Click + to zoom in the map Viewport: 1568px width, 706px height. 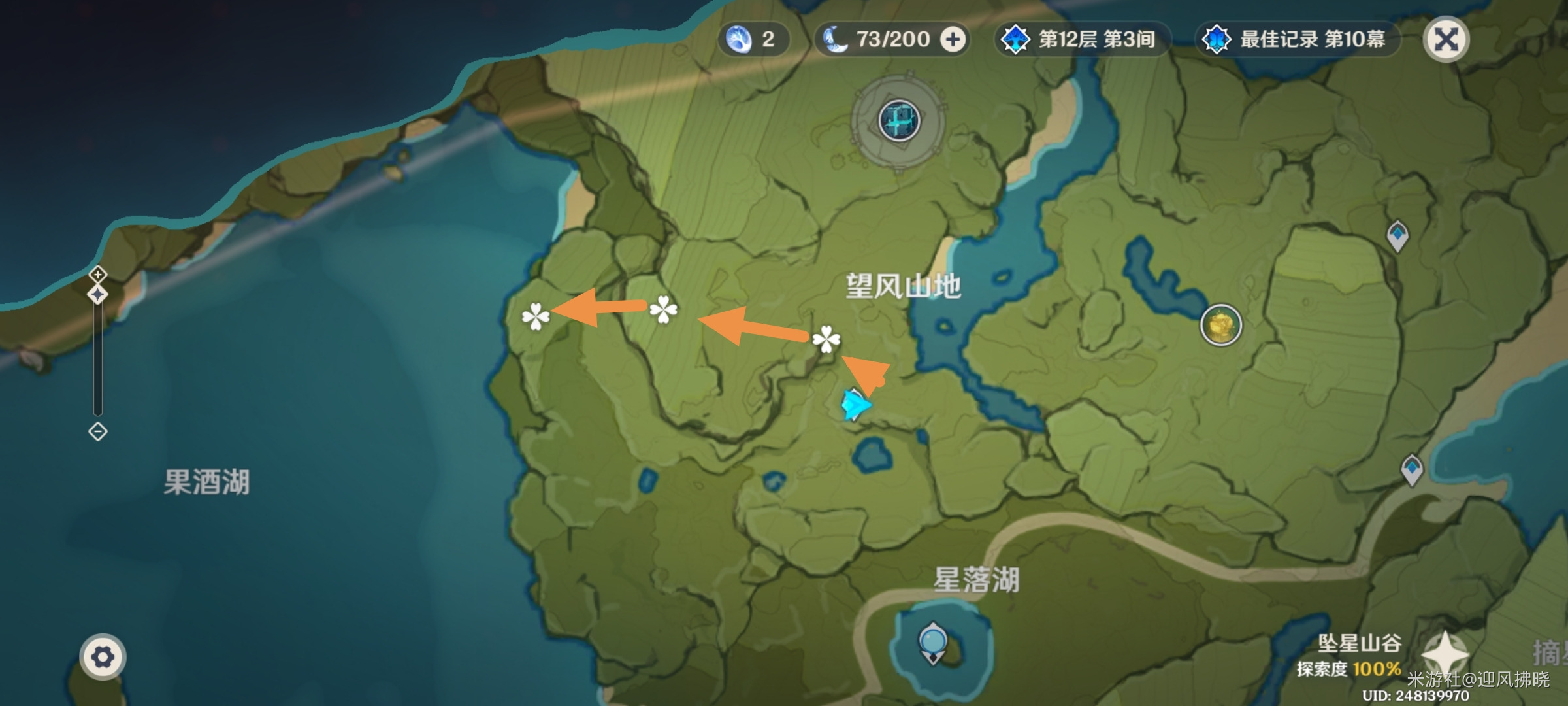[x=97, y=275]
